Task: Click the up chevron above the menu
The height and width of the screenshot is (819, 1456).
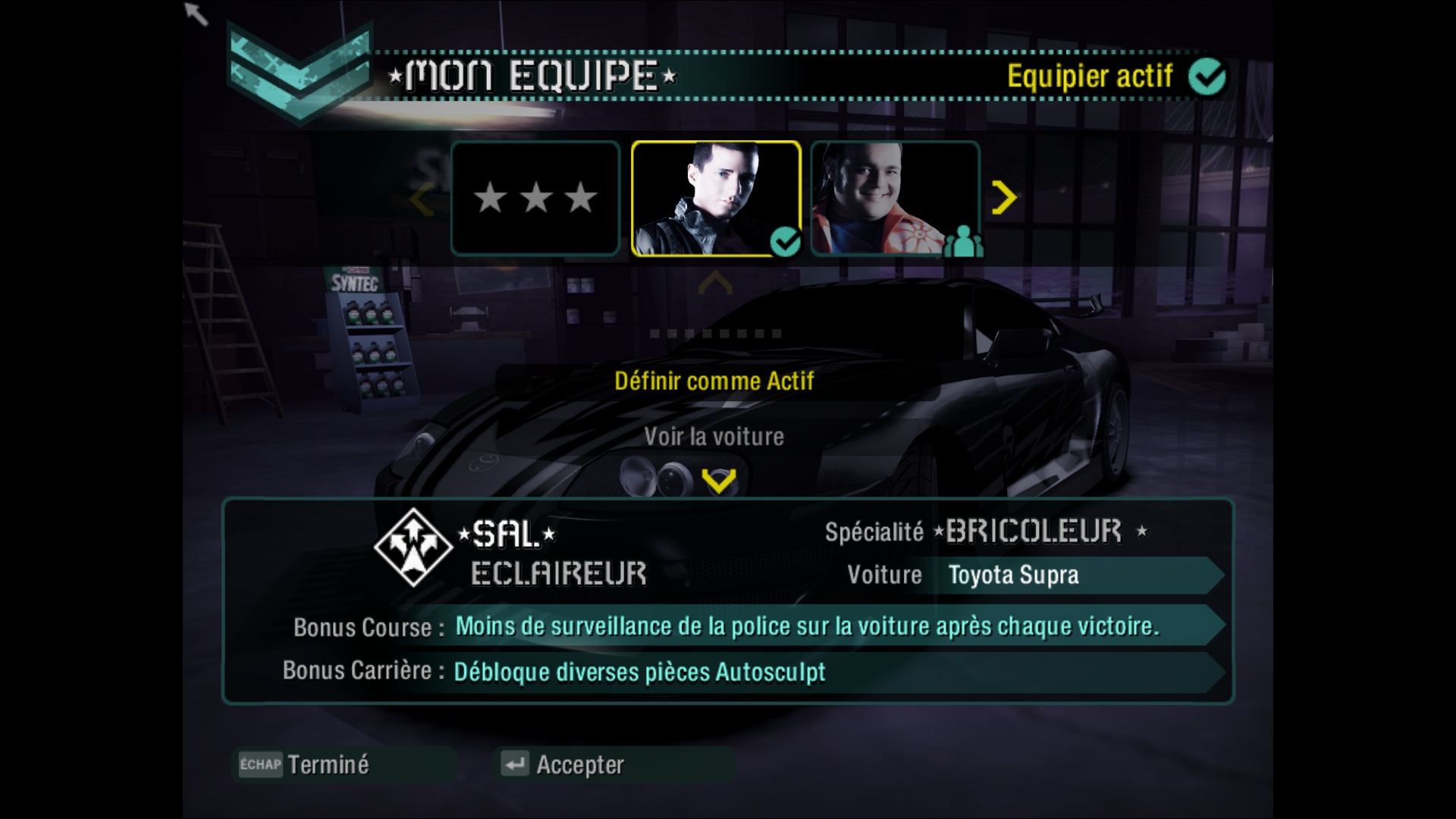Action: click(x=715, y=284)
